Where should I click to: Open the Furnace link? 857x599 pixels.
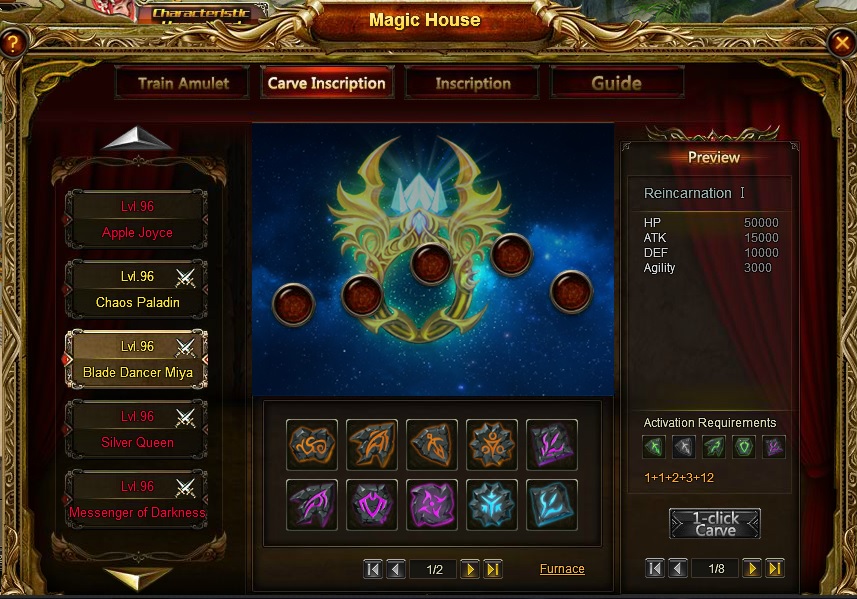tap(562, 569)
